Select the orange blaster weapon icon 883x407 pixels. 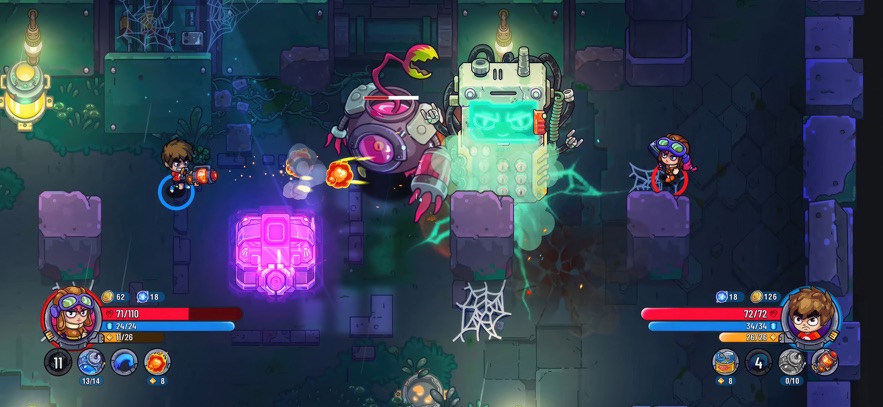tap(824, 361)
